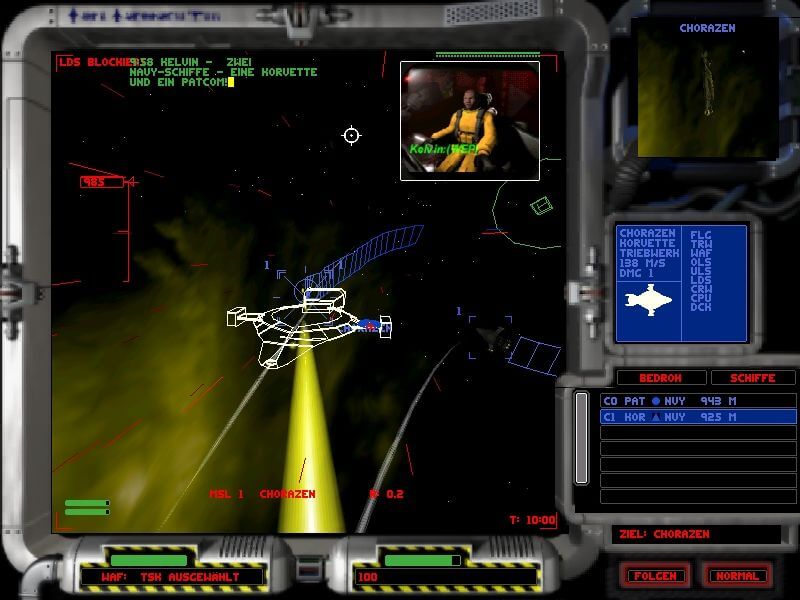This screenshot has width=800, height=600.
Task: Click the NORMAL mode button
Action: pyautogui.click(x=739, y=576)
